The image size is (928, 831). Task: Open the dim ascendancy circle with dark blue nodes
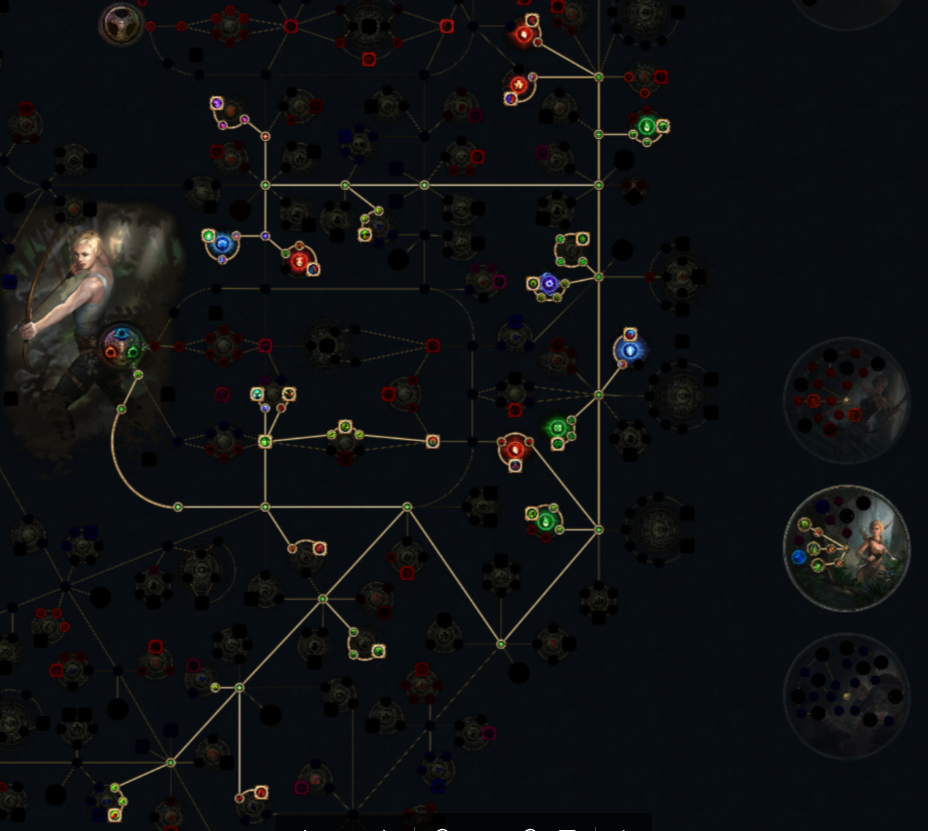[x=846, y=696]
